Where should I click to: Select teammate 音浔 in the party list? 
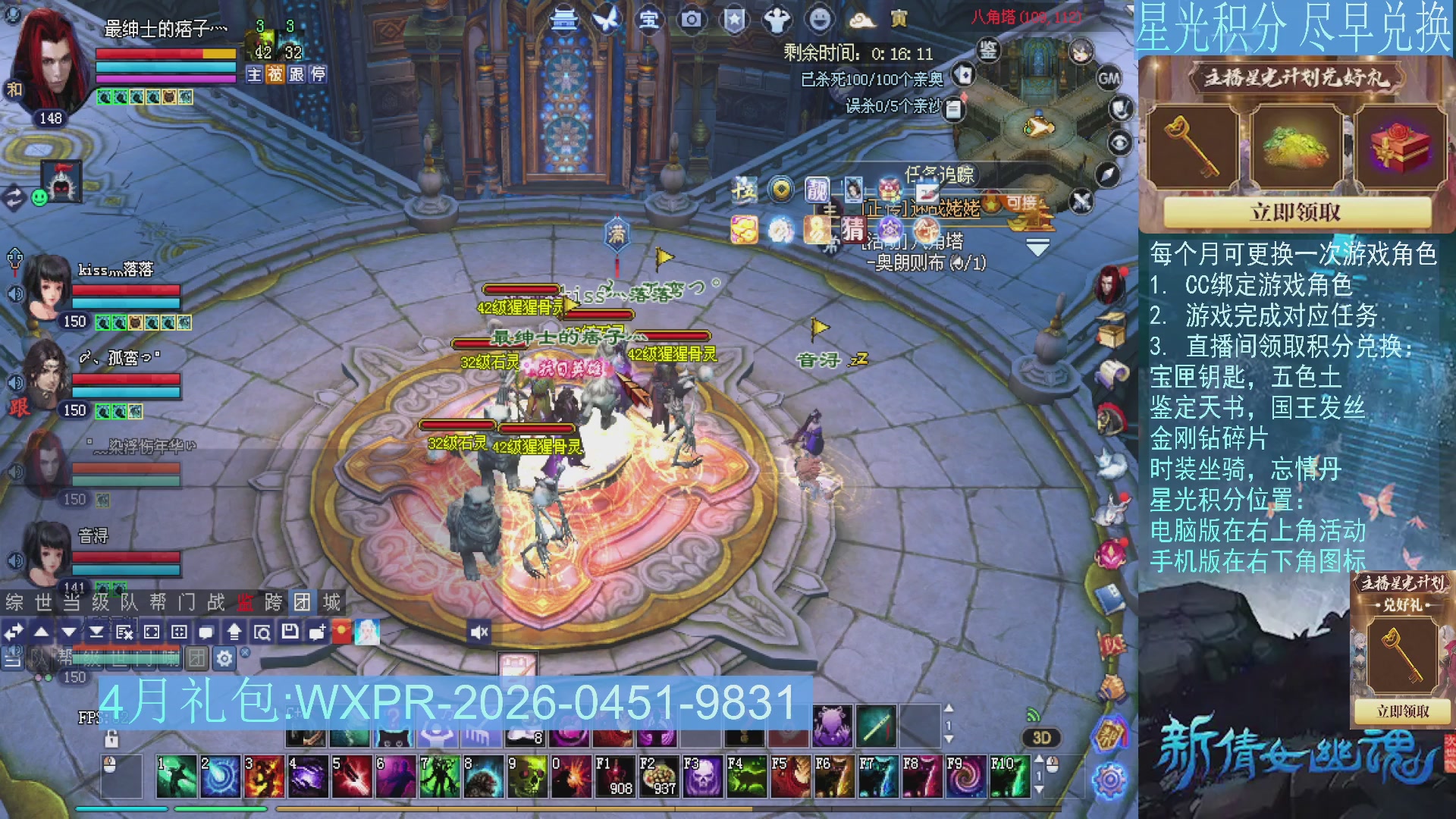pyautogui.click(x=93, y=536)
